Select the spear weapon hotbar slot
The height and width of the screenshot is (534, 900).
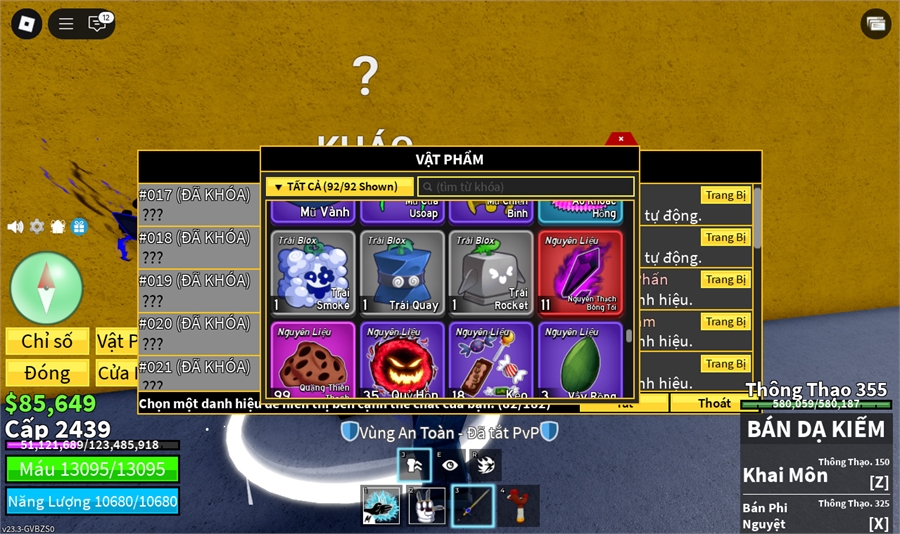click(472, 505)
